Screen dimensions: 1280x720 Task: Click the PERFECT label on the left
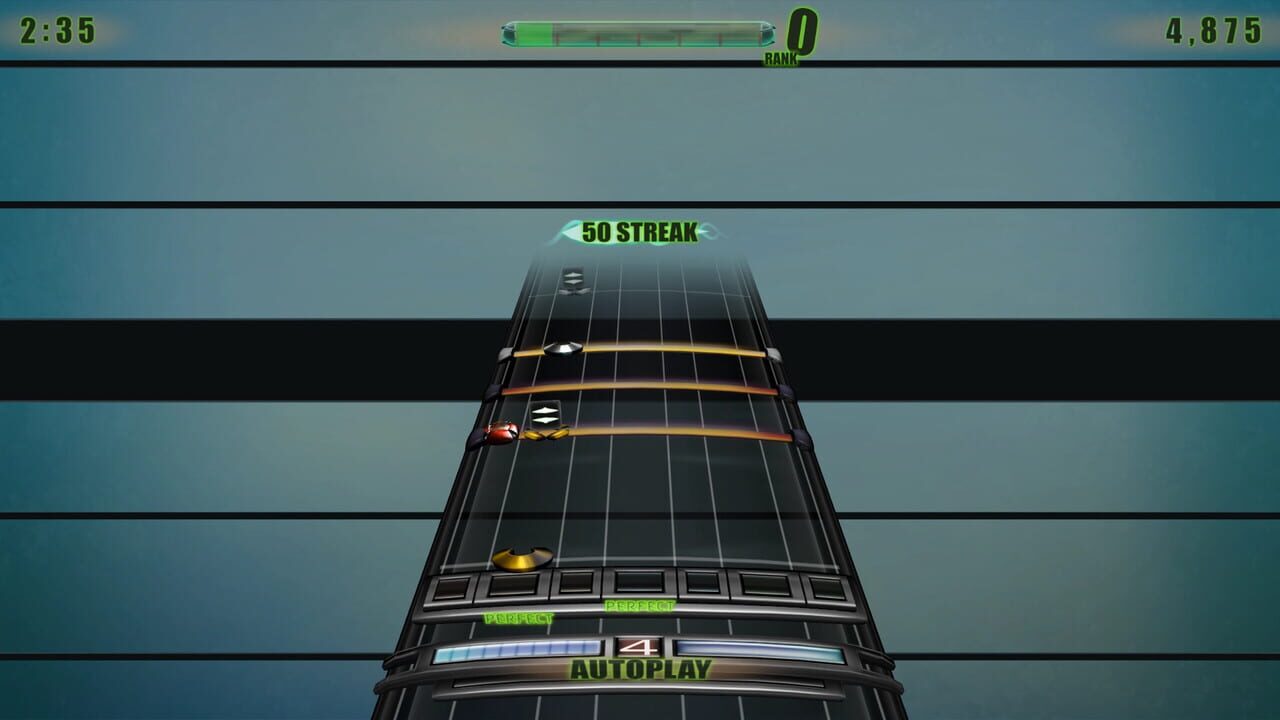pos(518,620)
